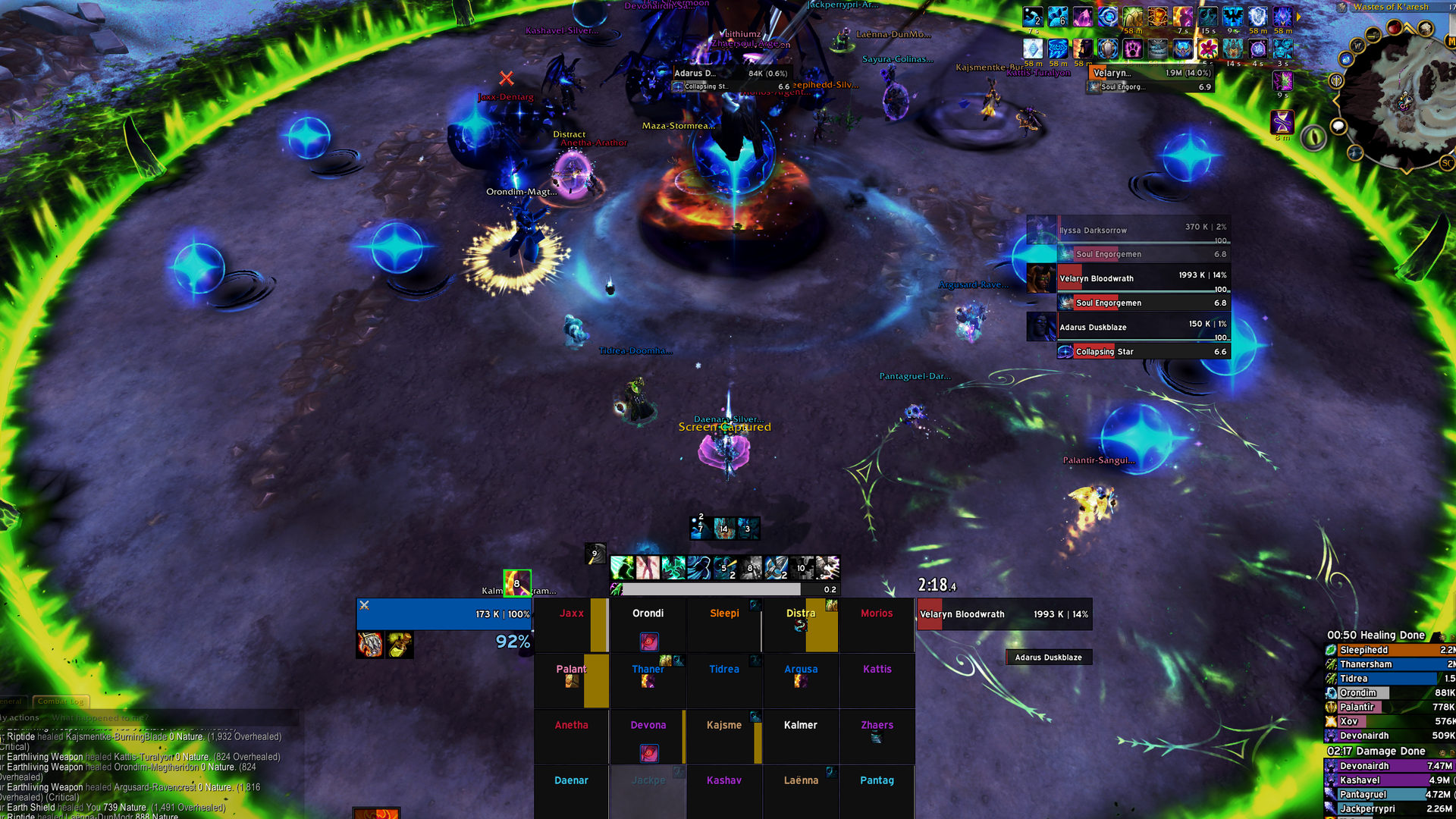This screenshot has width=1456, height=819.
Task: Select Sleepihedd's row in Healing Done
Action: pos(1389,650)
